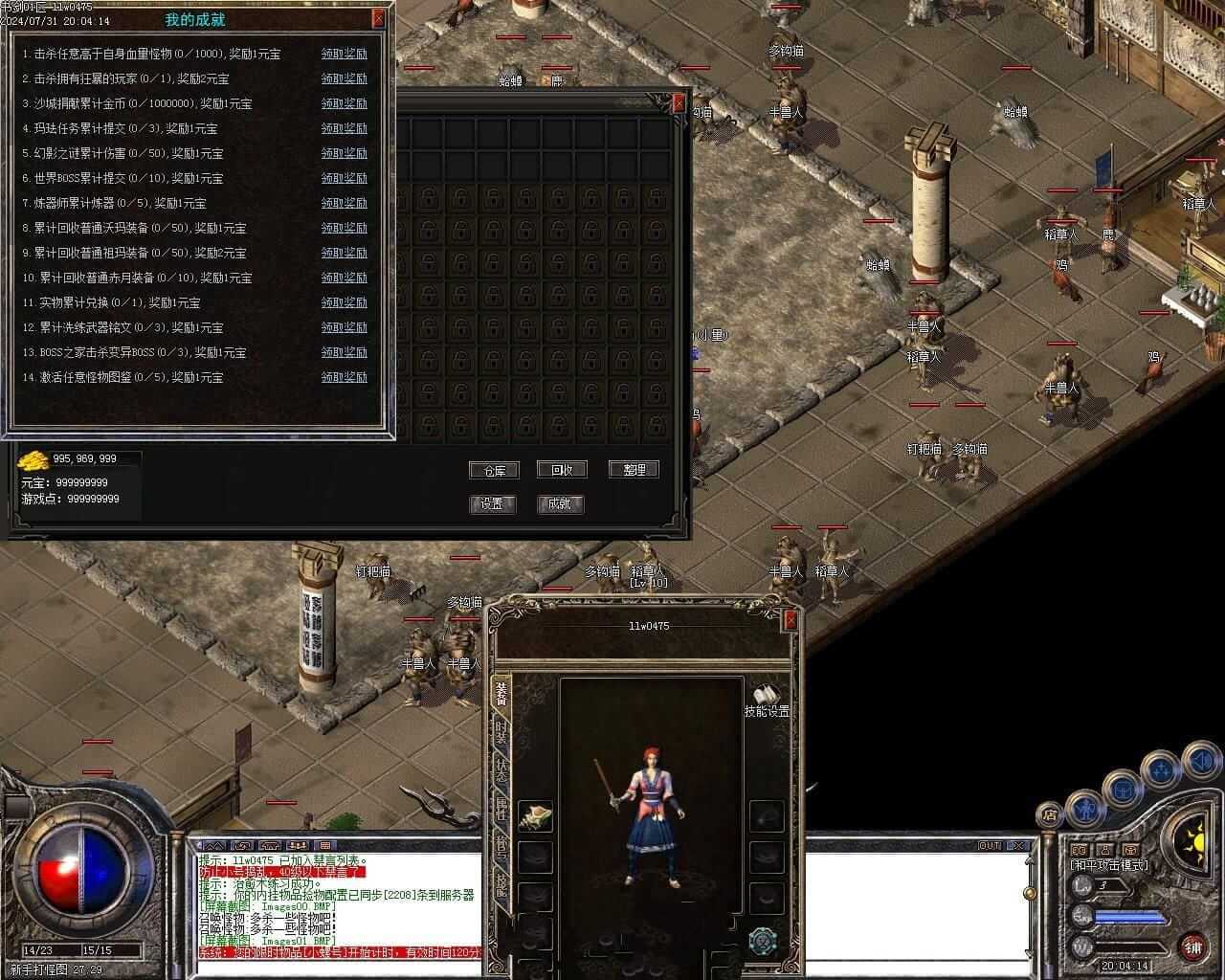
Task: Close the 我的成就 achievements window
Action: [379, 17]
